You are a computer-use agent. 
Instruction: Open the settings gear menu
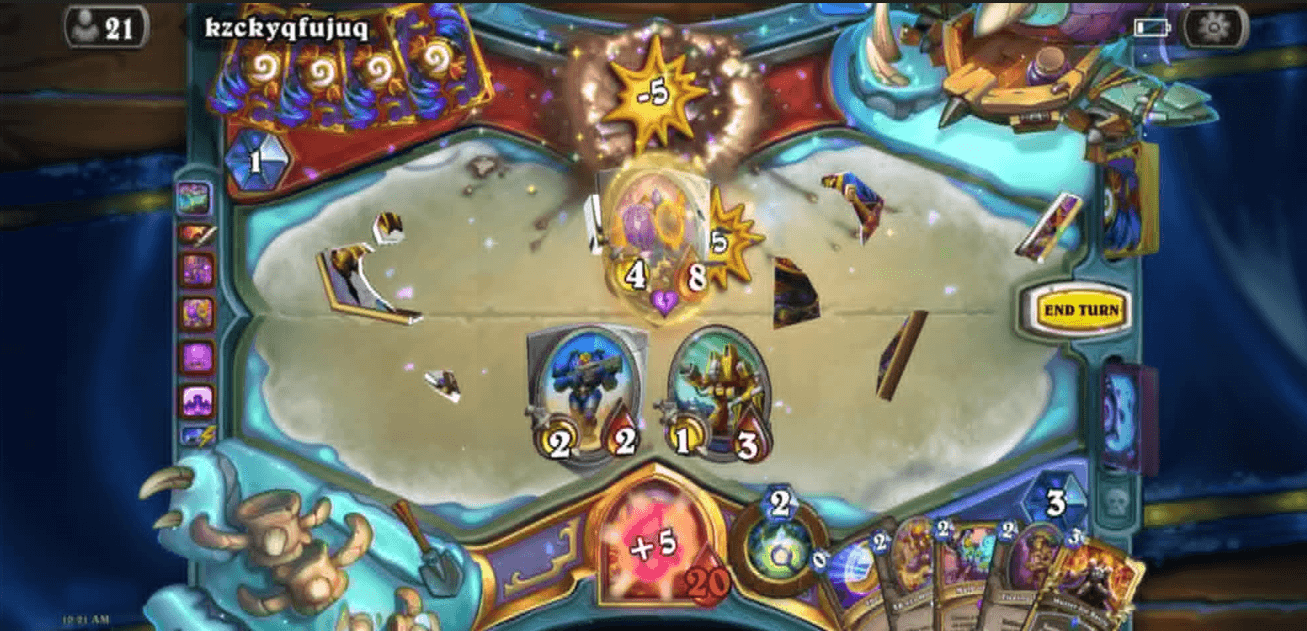tap(1213, 27)
